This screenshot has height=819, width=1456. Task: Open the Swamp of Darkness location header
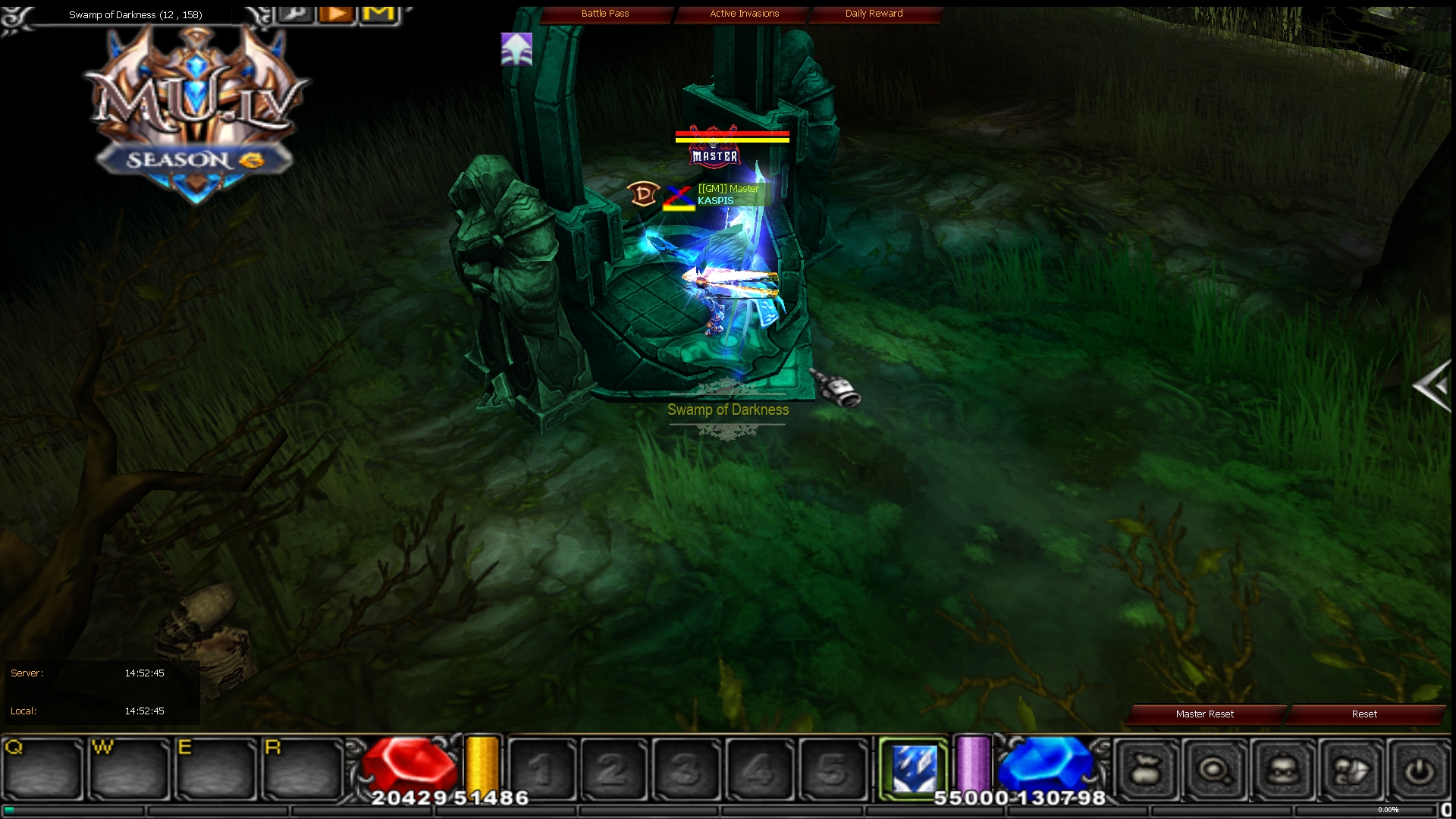tap(135, 14)
